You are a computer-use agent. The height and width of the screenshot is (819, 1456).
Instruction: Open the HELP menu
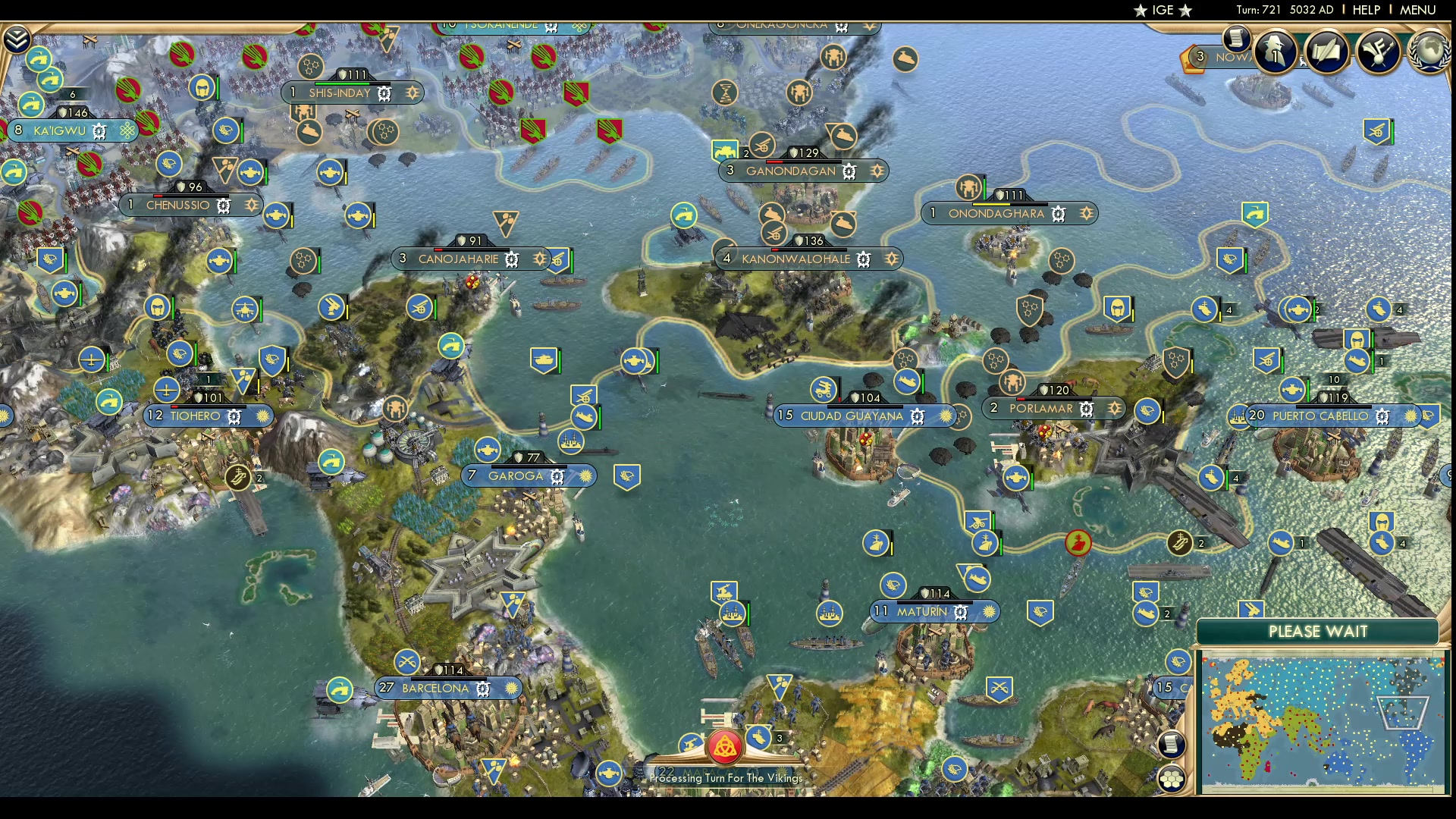coord(1365,10)
